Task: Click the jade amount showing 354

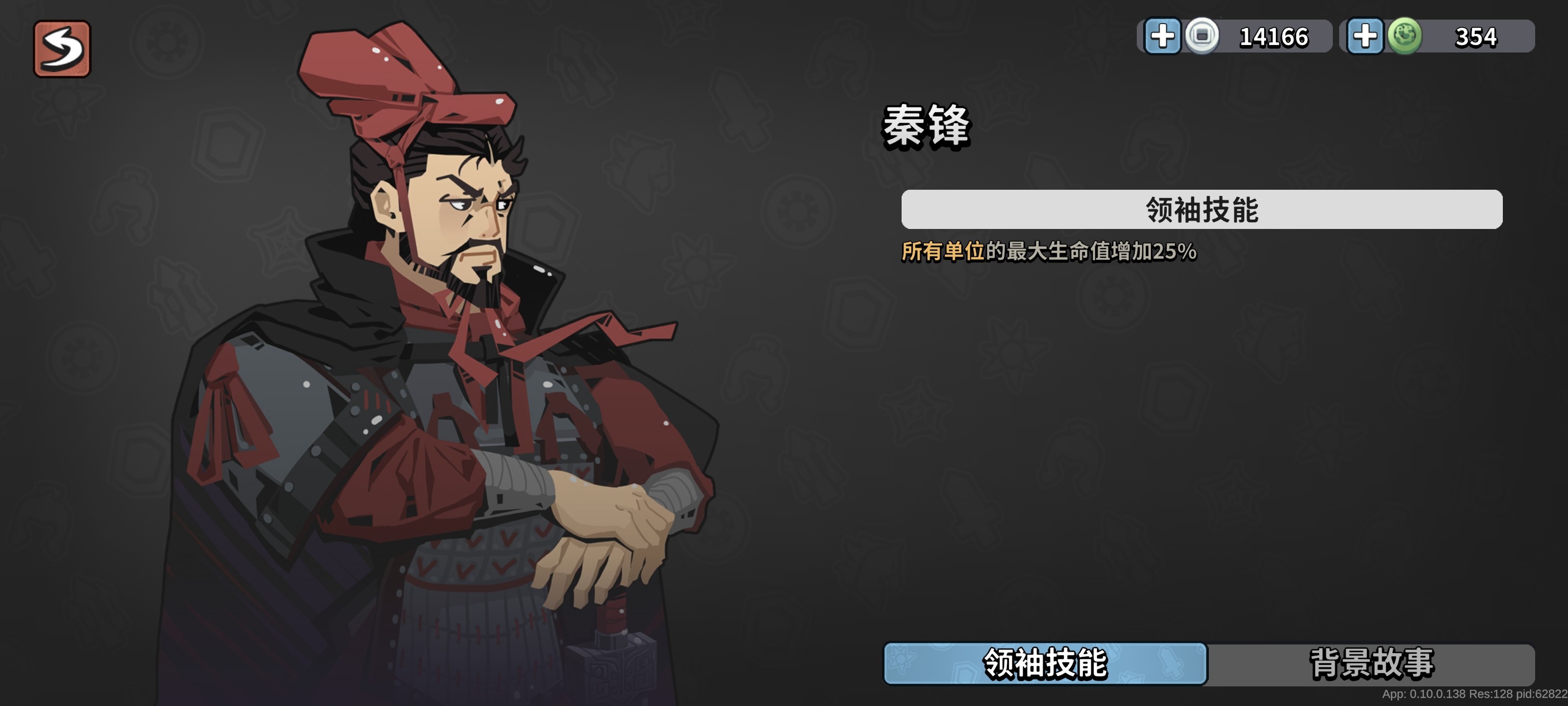Action: (1474, 37)
